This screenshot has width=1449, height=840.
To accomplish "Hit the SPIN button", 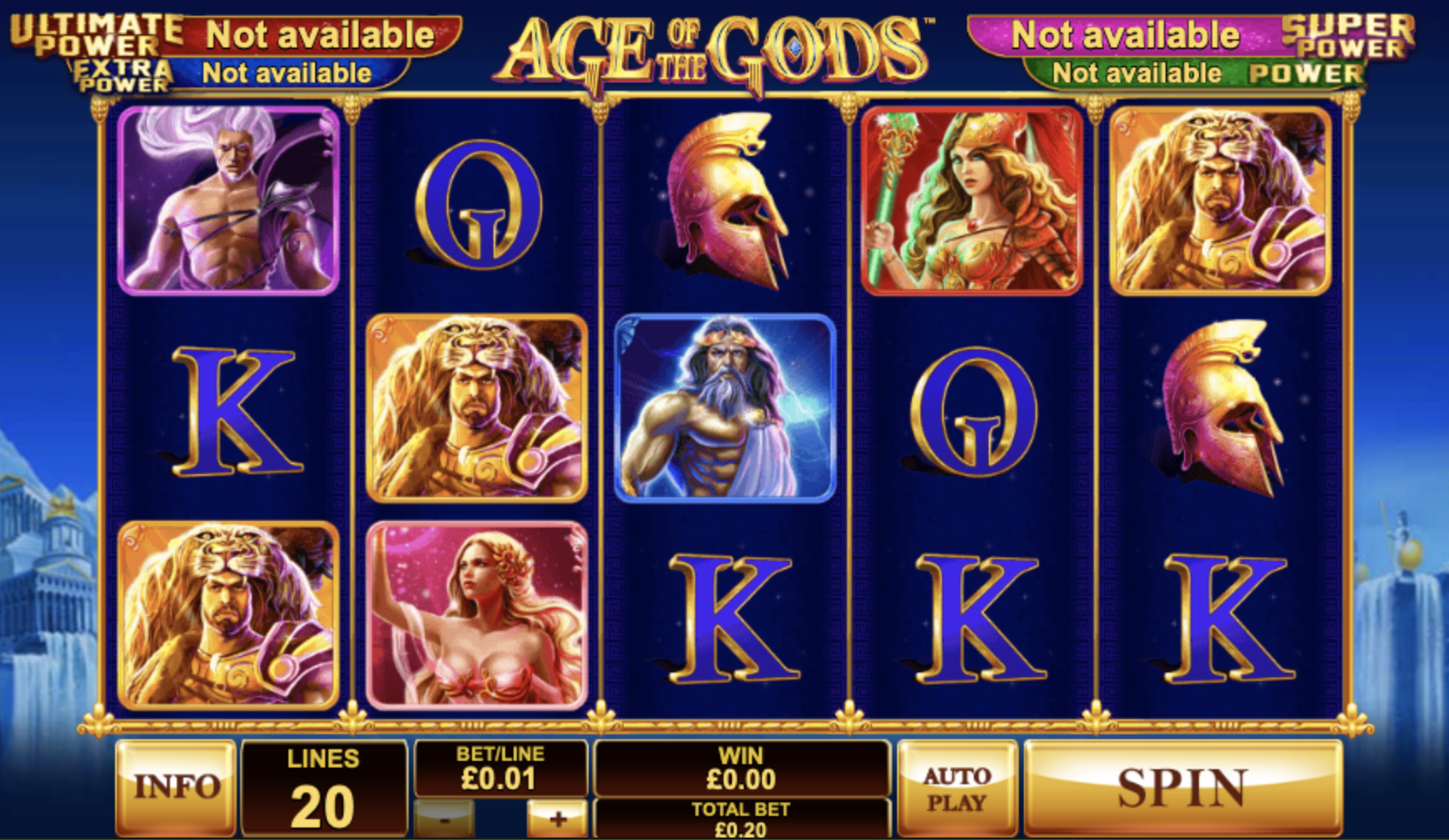I will point(1182,787).
